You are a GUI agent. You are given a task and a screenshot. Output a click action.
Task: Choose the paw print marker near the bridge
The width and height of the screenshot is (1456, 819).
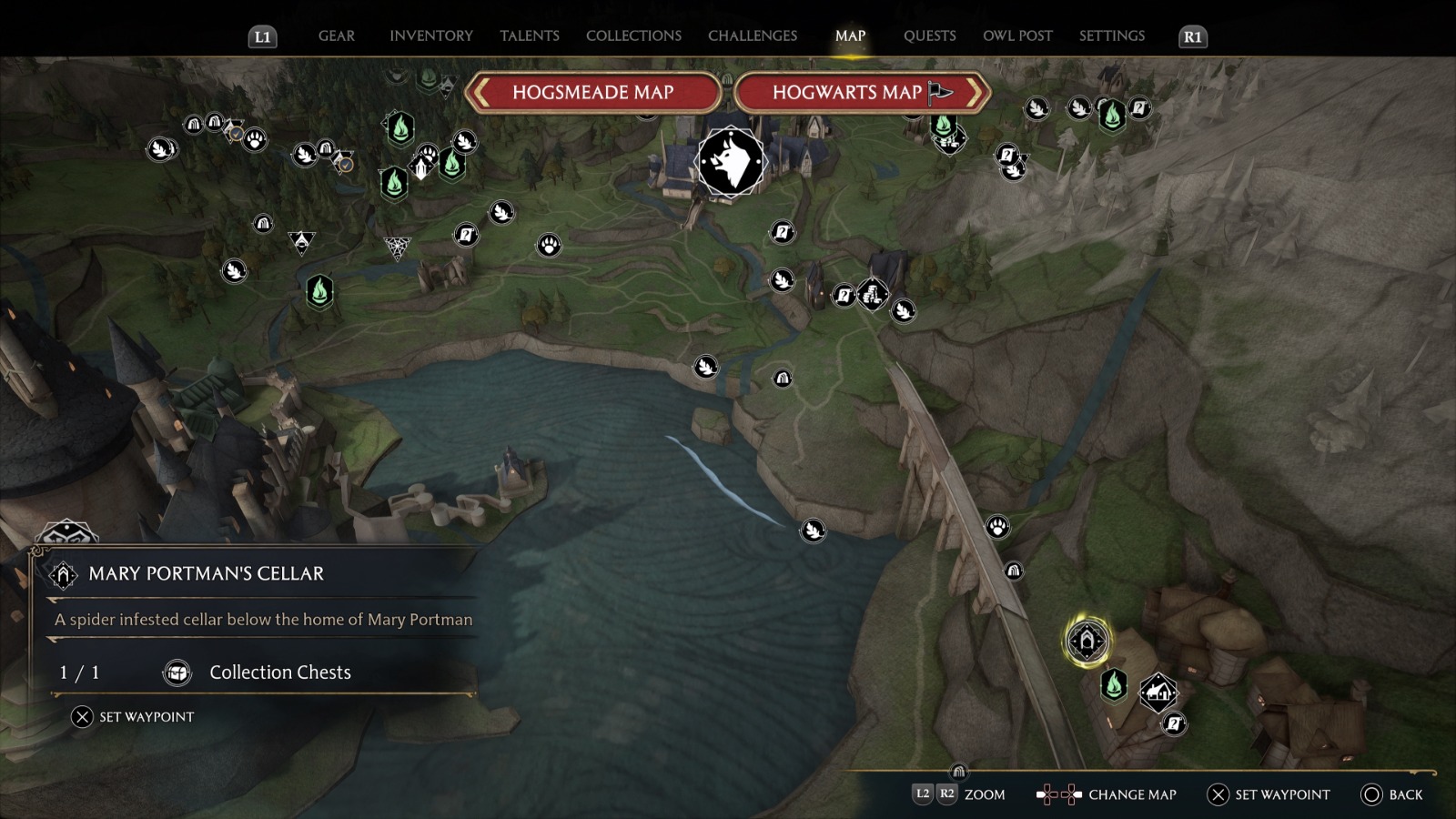pos(997,526)
